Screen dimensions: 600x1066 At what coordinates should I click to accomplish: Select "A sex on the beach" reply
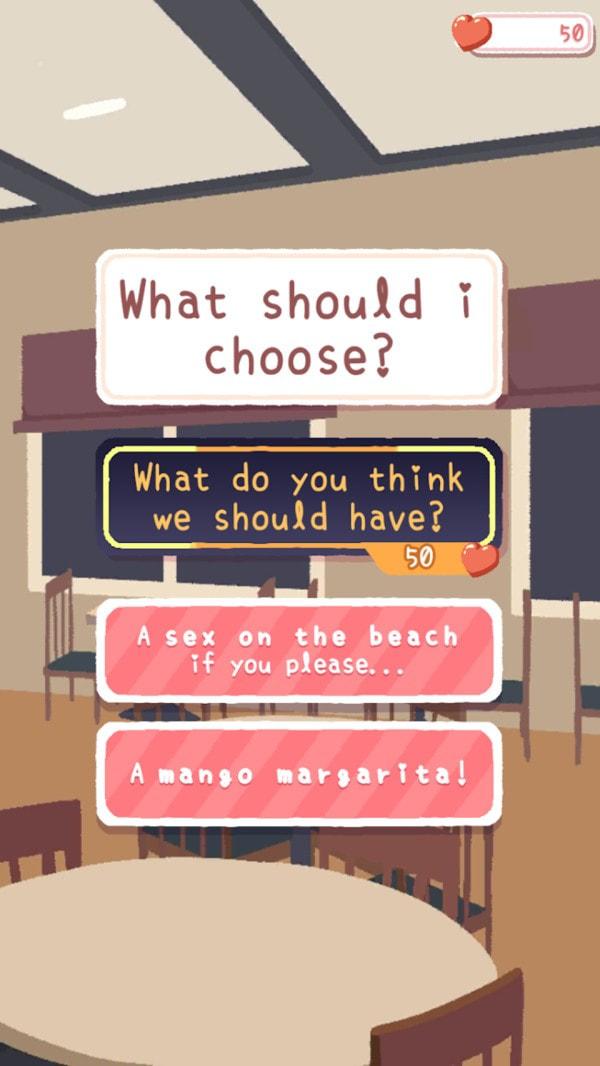coord(299,650)
